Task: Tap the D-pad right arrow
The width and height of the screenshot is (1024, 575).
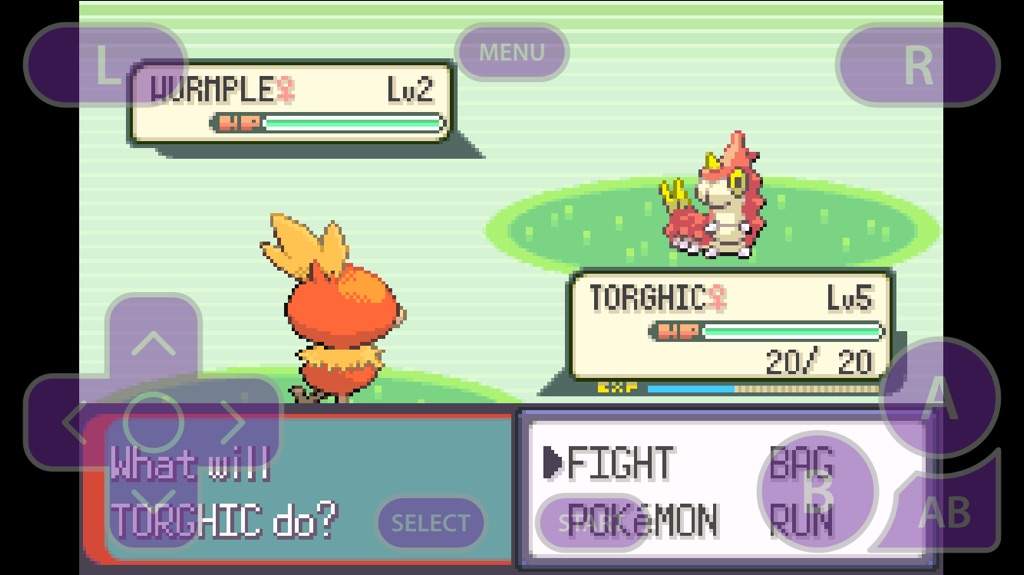Action: click(x=233, y=423)
